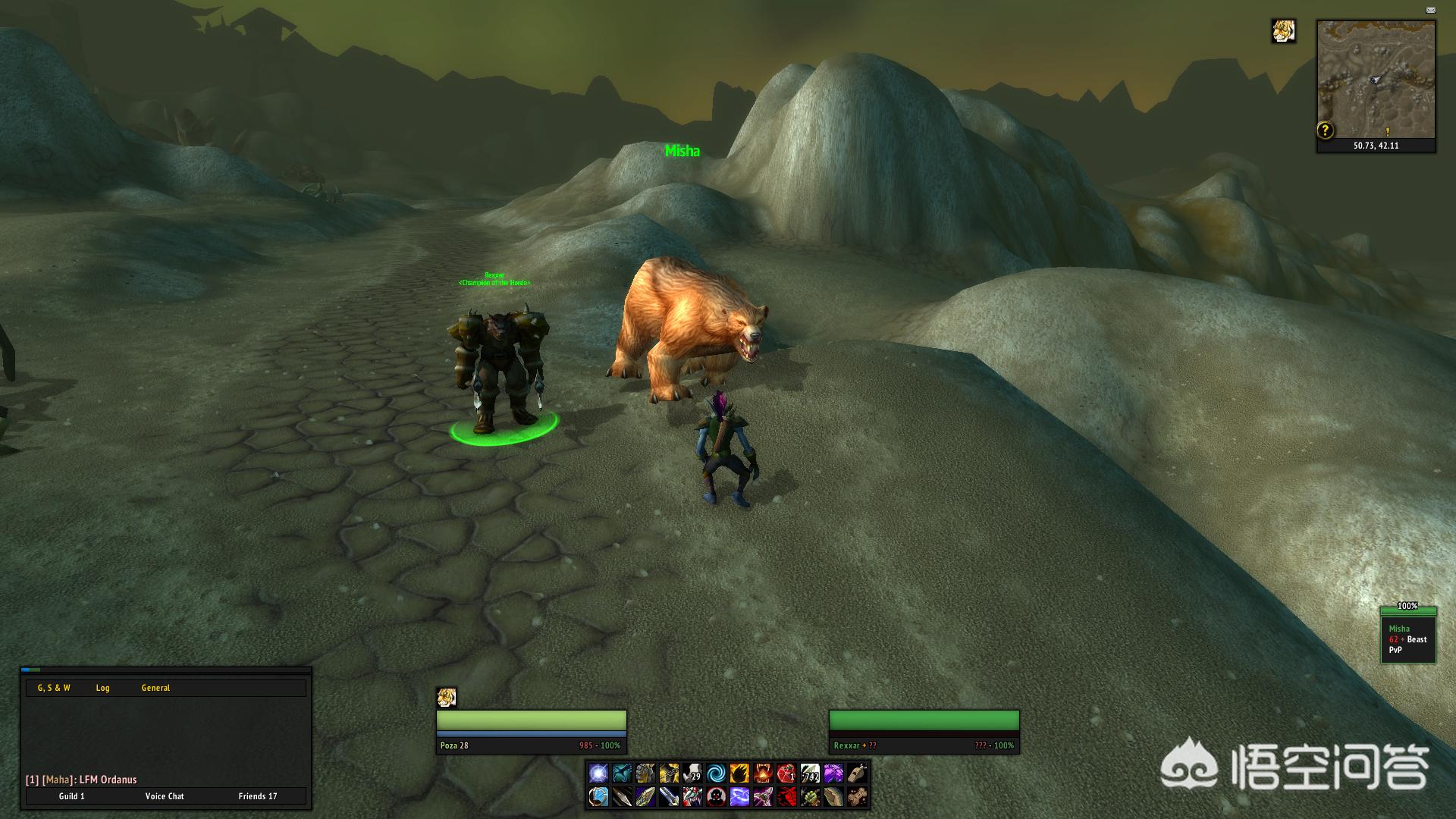Use the blue swirl vortex ability
This screenshot has width=1456, height=819.
[716, 773]
